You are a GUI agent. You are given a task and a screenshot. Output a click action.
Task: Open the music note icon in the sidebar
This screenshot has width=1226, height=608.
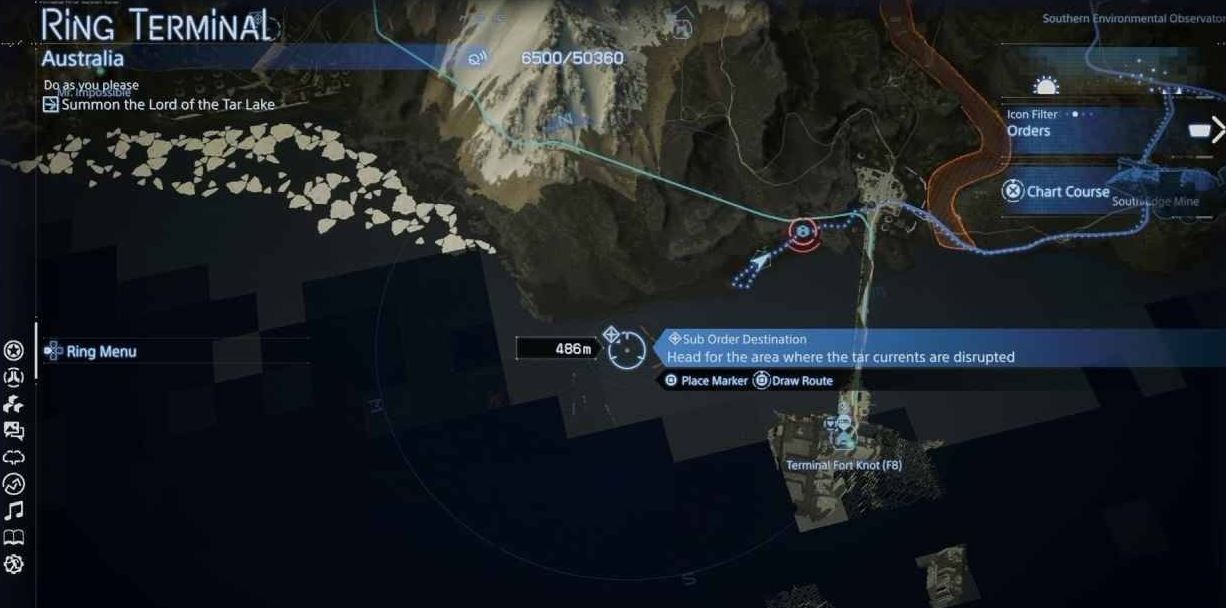[x=14, y=511]
